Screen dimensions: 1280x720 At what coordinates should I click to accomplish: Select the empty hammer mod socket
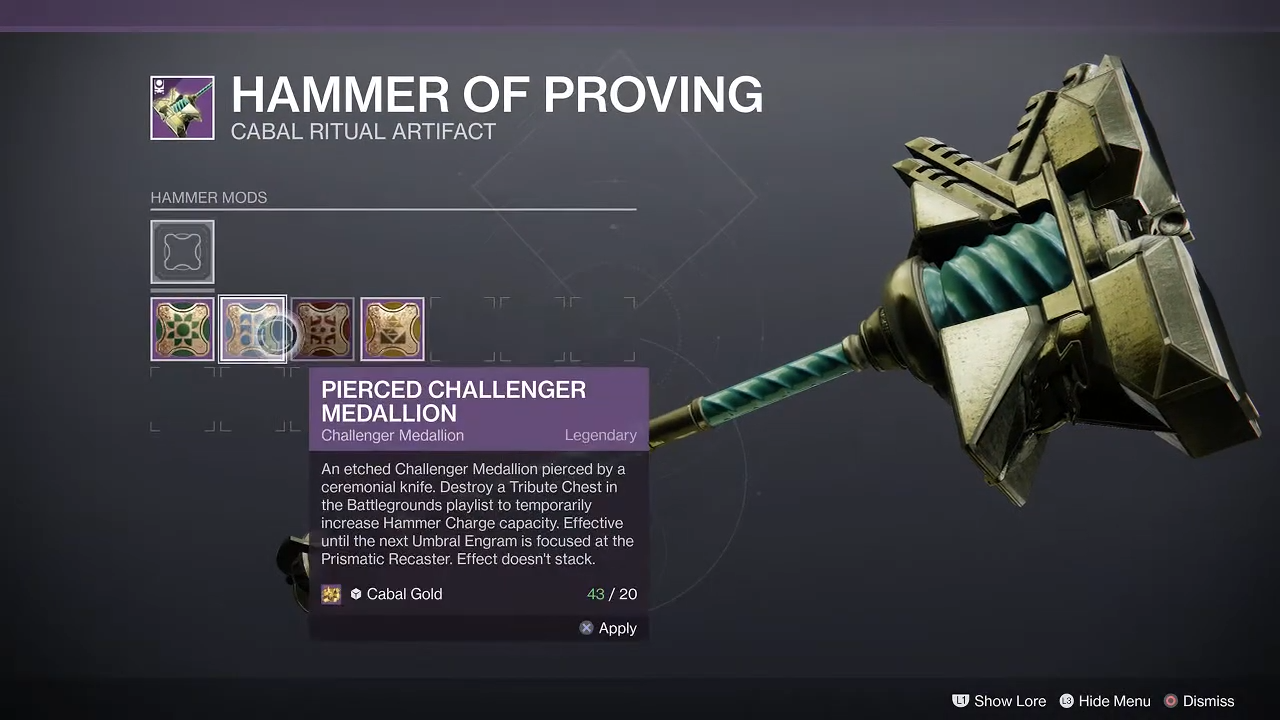click(x=182, y=252)
